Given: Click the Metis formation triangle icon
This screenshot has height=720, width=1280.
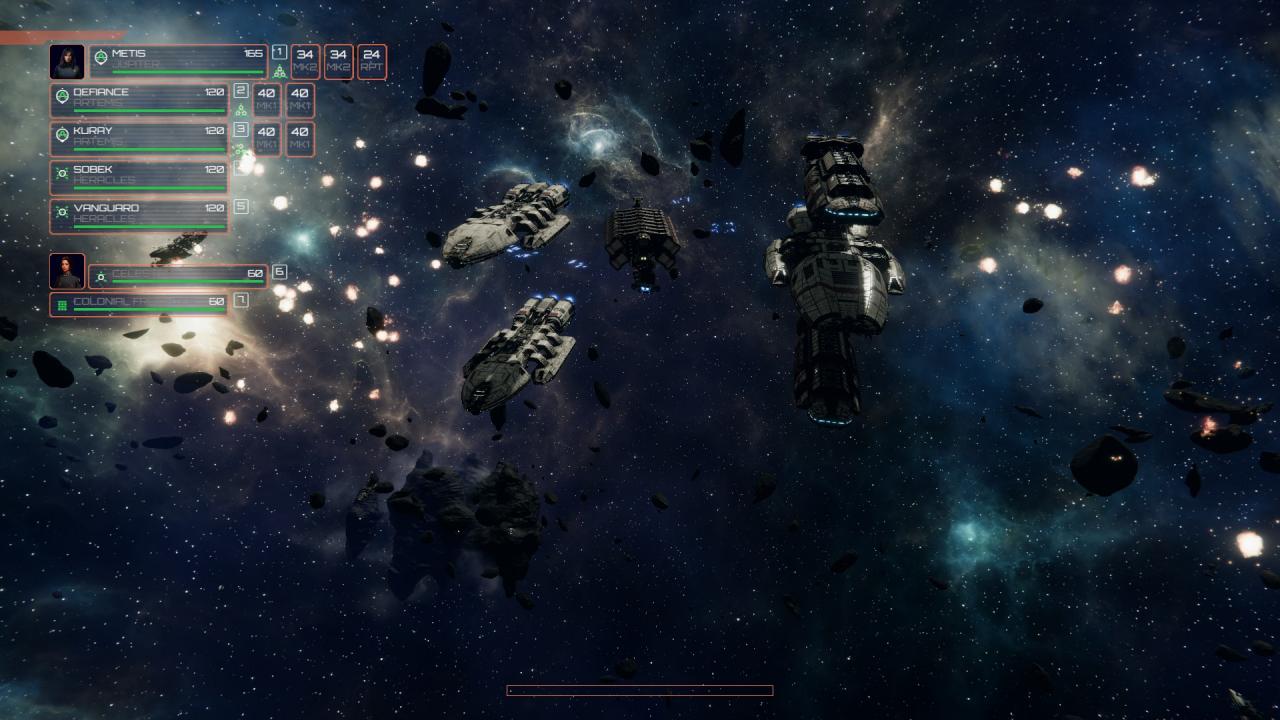Looking at the screenshot, I should pyautogui.click(x=280, y=72).
